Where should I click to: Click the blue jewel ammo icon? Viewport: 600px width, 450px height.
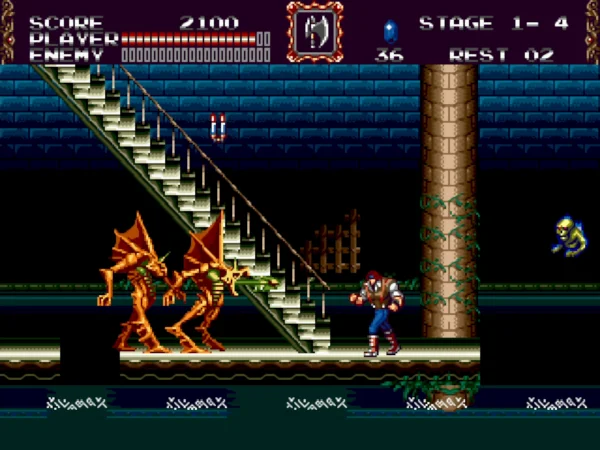click(x=389, y=29)
